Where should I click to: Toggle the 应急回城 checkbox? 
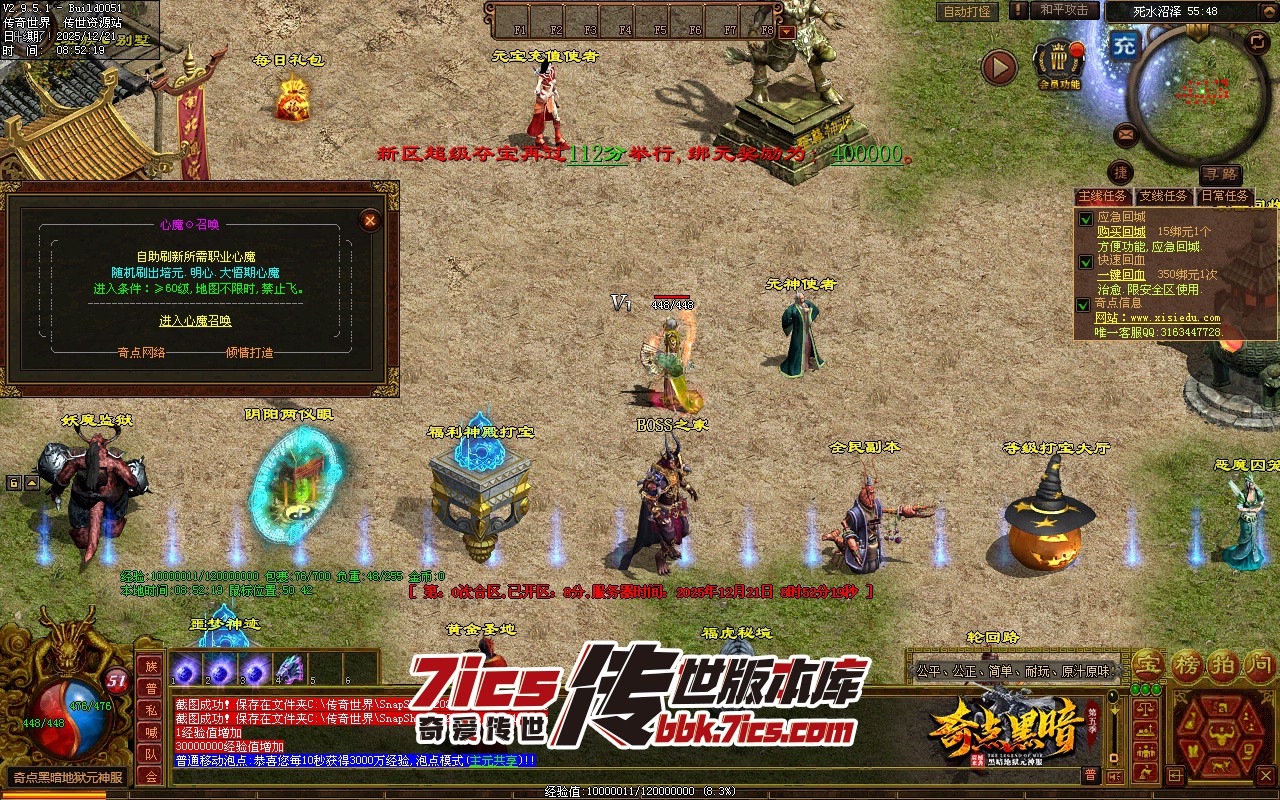[1085, 218]
